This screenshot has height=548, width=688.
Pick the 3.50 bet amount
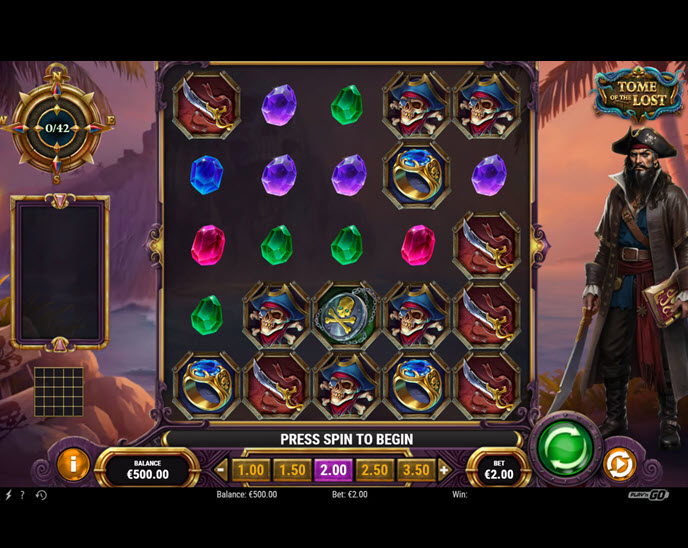415,470
